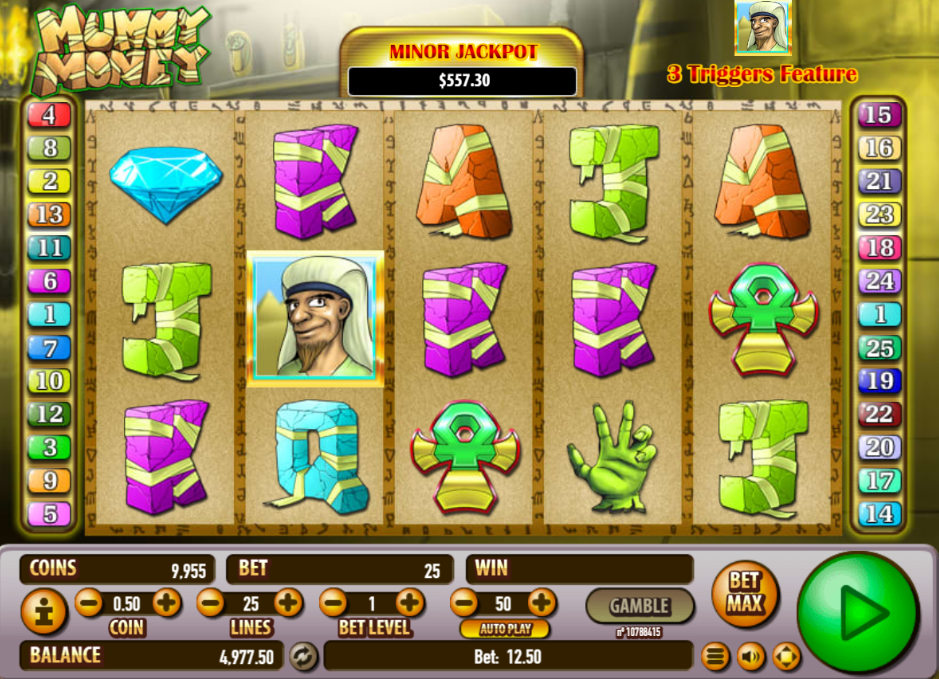This screenshot has width=939, height=679.
Task: Open the paytable info button
Action: (44, 611)
